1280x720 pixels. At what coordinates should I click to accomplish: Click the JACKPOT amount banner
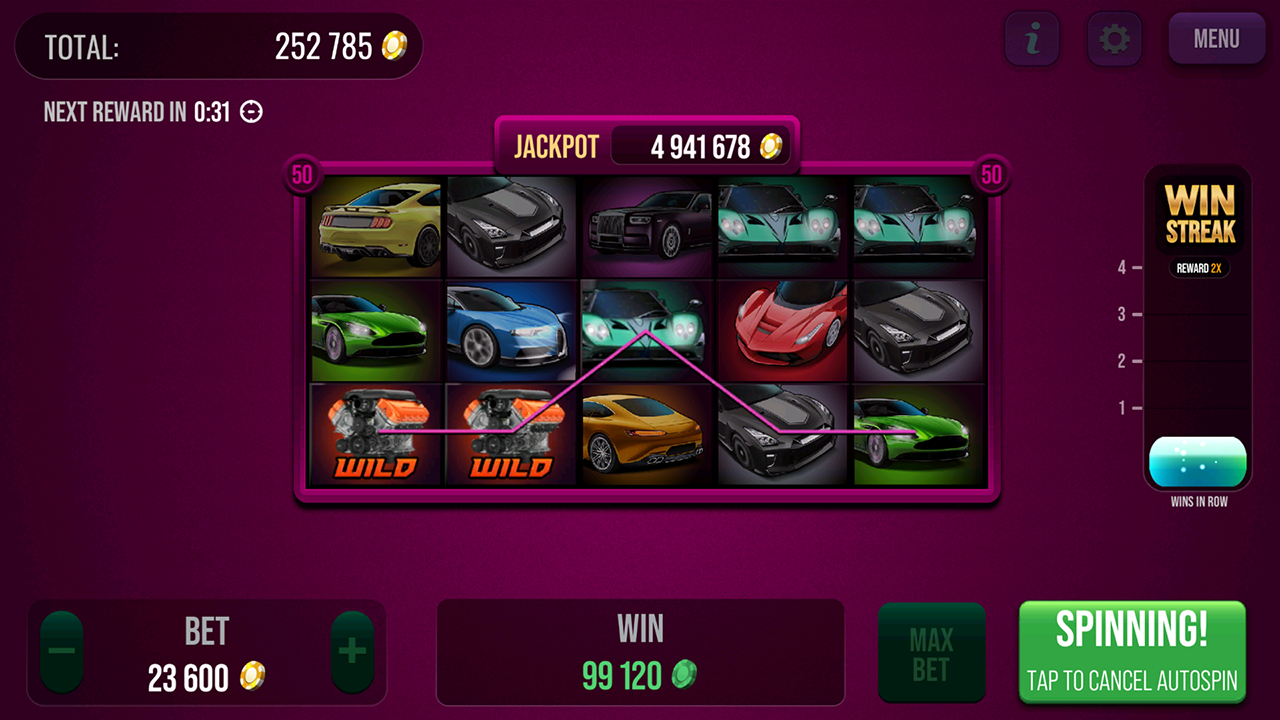[x=648, y=147]
